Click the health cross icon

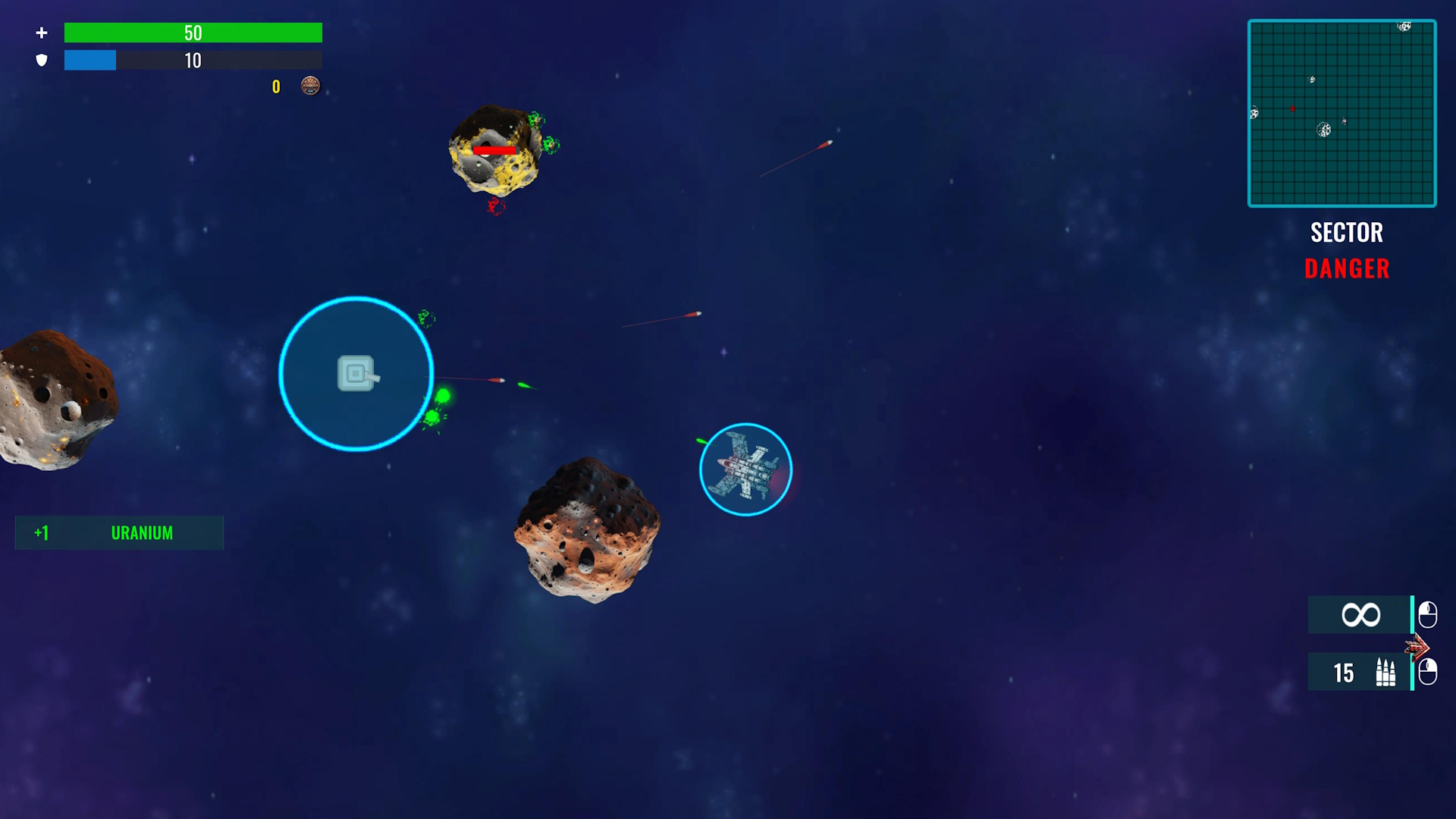click(42, 33)
